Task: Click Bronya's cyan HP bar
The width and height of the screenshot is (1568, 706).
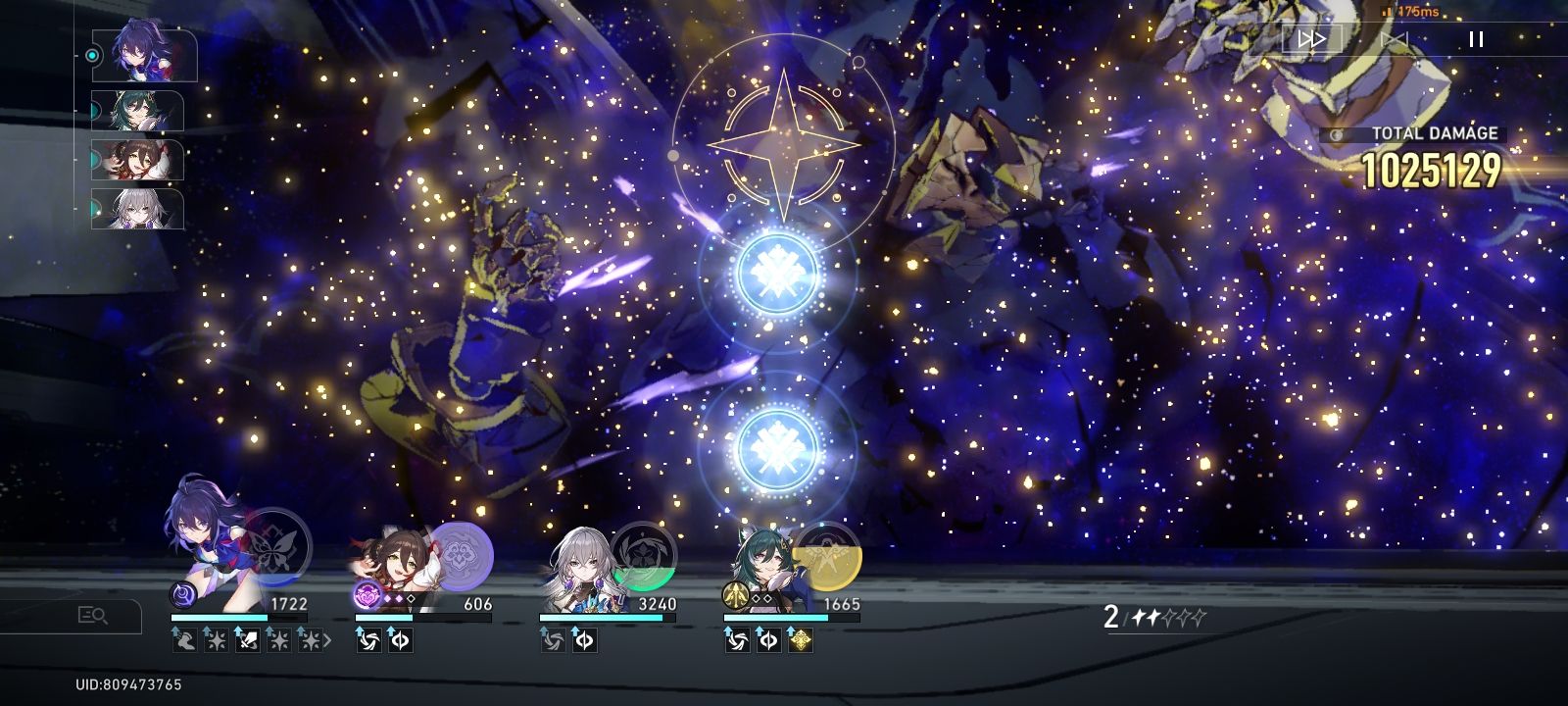Action: (608, 617)
